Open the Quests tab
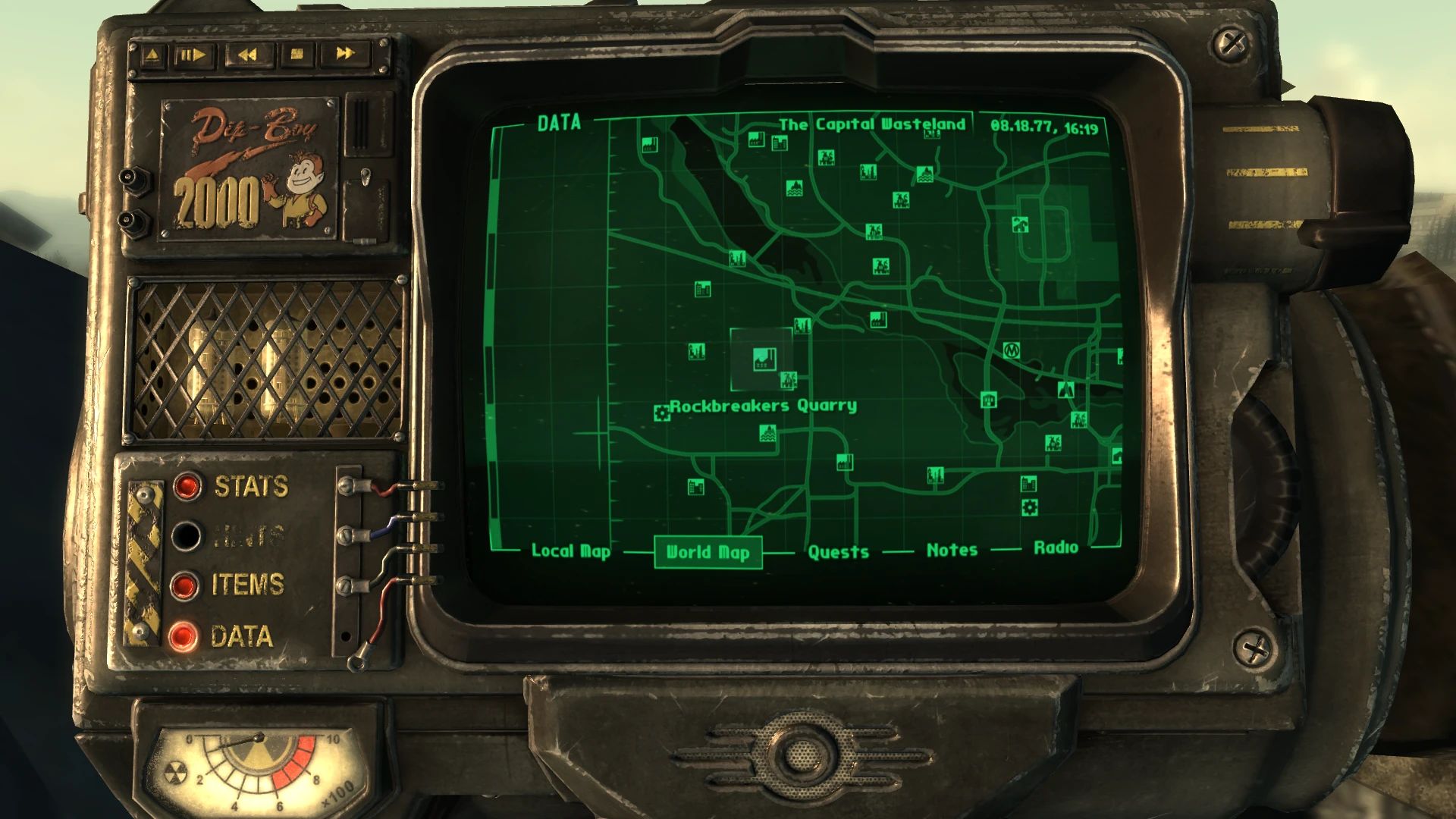Viewport: 1456px width, 819px height. [x=837, y=551]
